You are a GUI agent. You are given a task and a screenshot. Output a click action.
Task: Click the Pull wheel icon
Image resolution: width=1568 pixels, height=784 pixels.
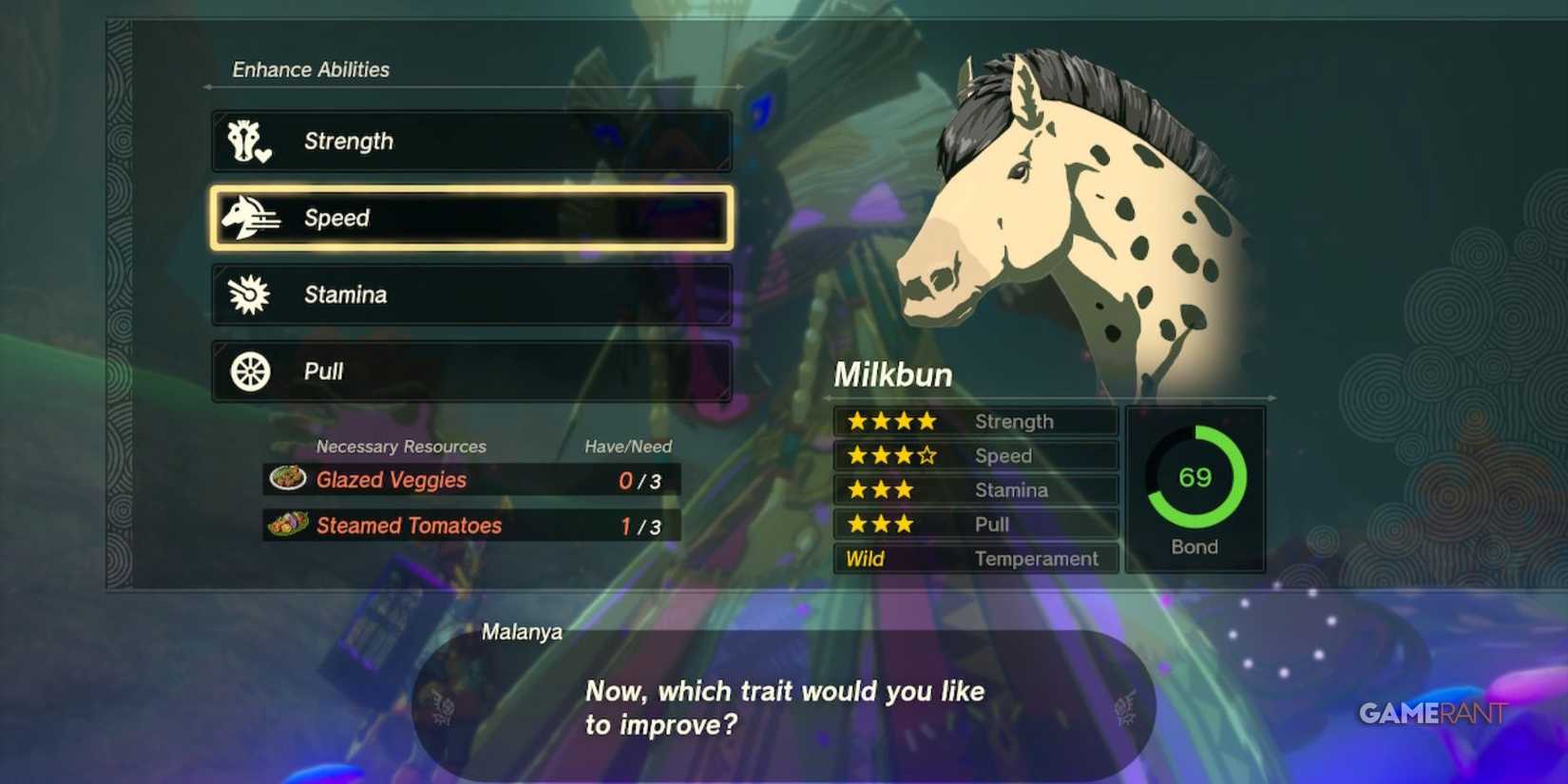point(249,372)
